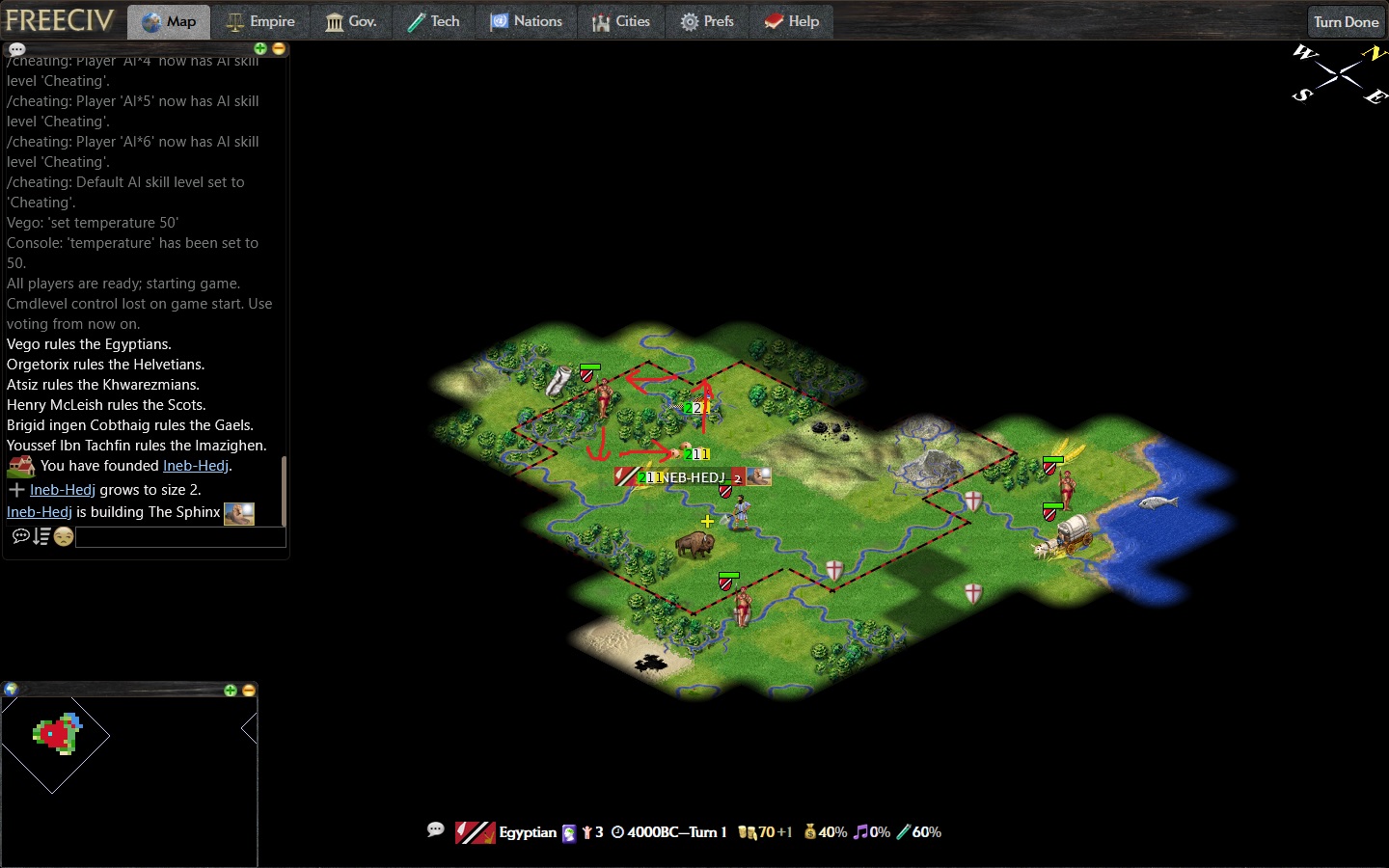The height and width of the screenshot is (868, 1389).
Task: Open the Ineb-Hedj city link
Action: click(196, 466)
